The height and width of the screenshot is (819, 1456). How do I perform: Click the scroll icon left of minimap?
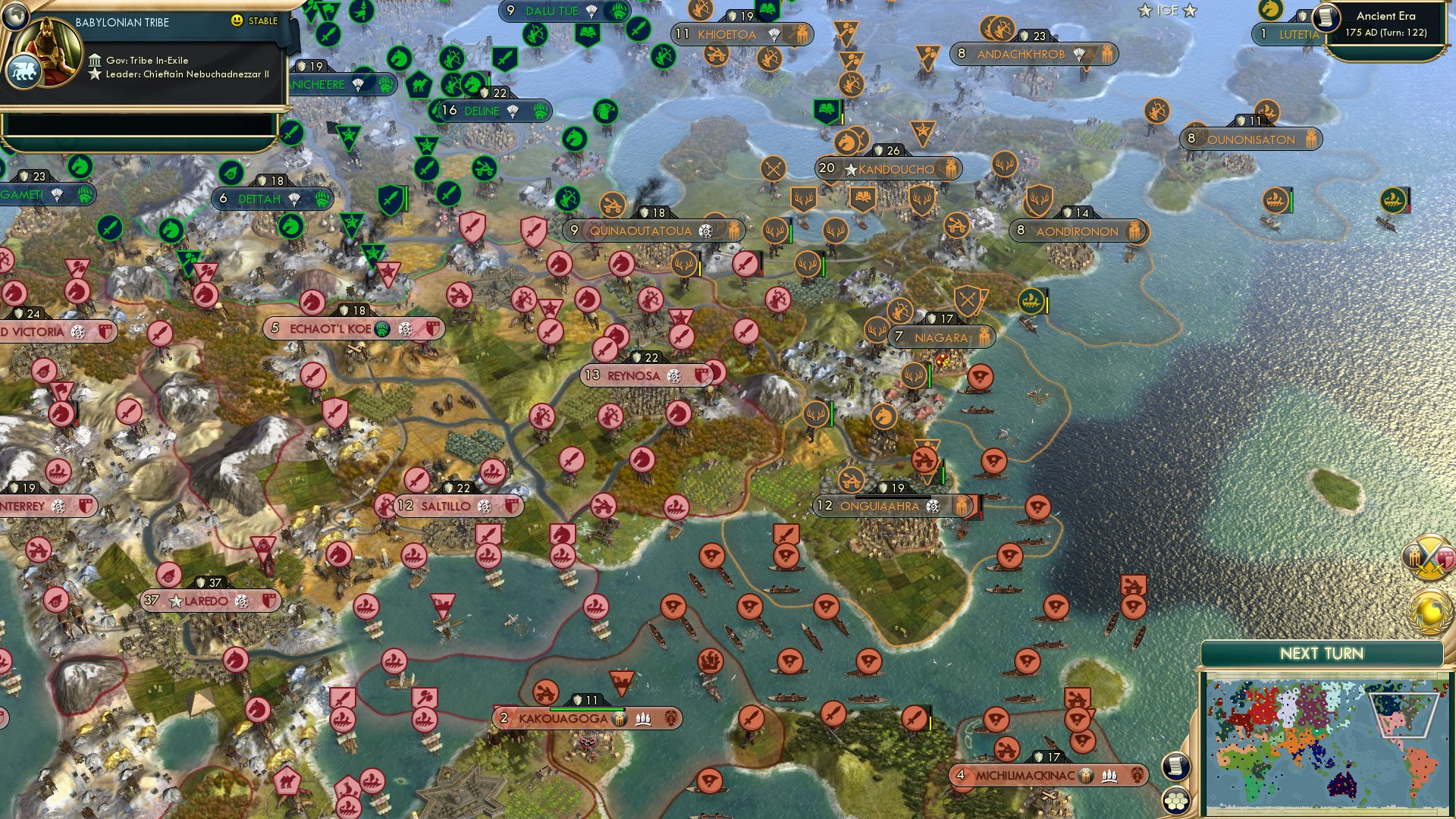click(1175, 766)
